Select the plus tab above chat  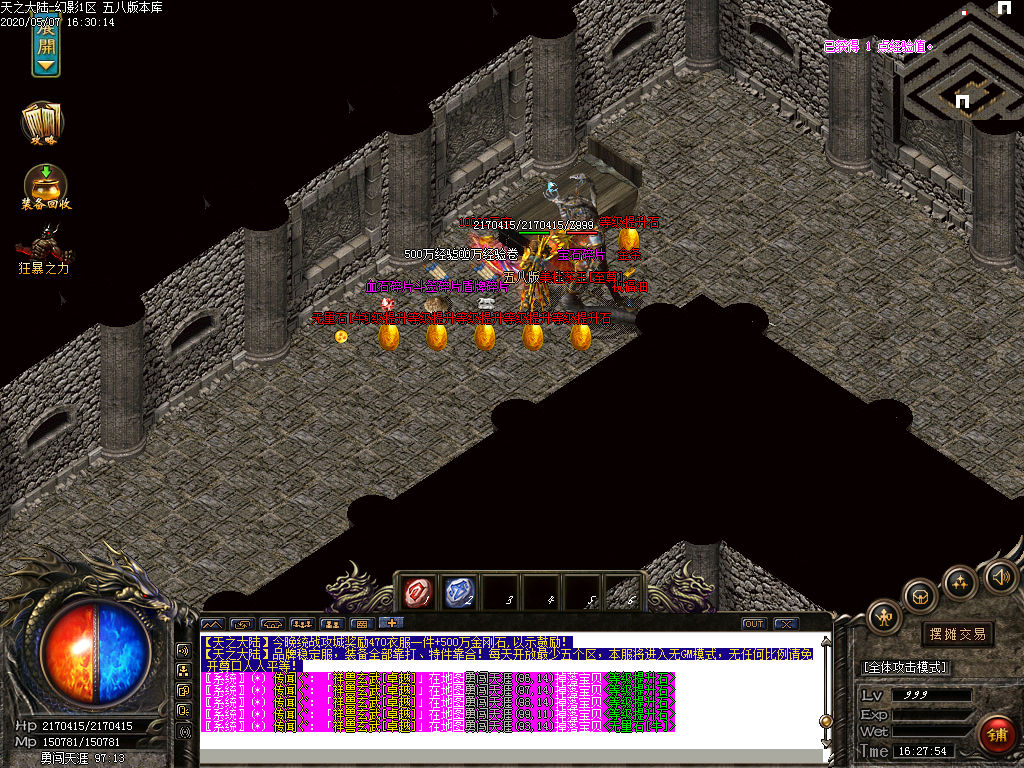[x=390, y=623]
